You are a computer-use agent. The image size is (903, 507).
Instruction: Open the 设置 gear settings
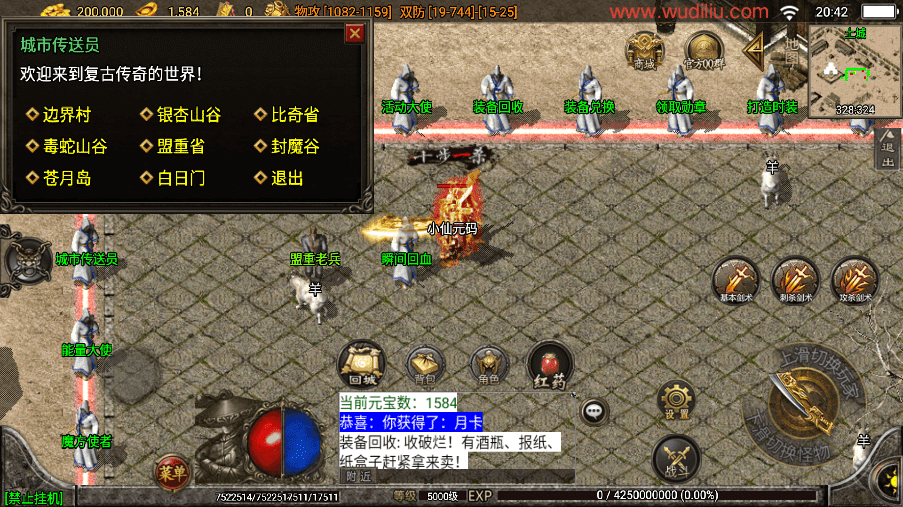pos(677,399)
